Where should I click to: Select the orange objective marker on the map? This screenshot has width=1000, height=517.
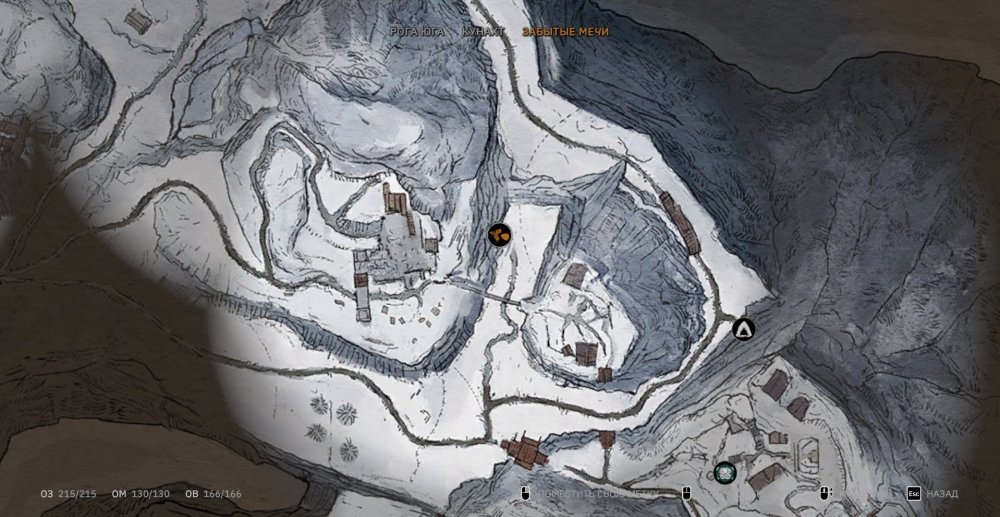click(499, 234)
